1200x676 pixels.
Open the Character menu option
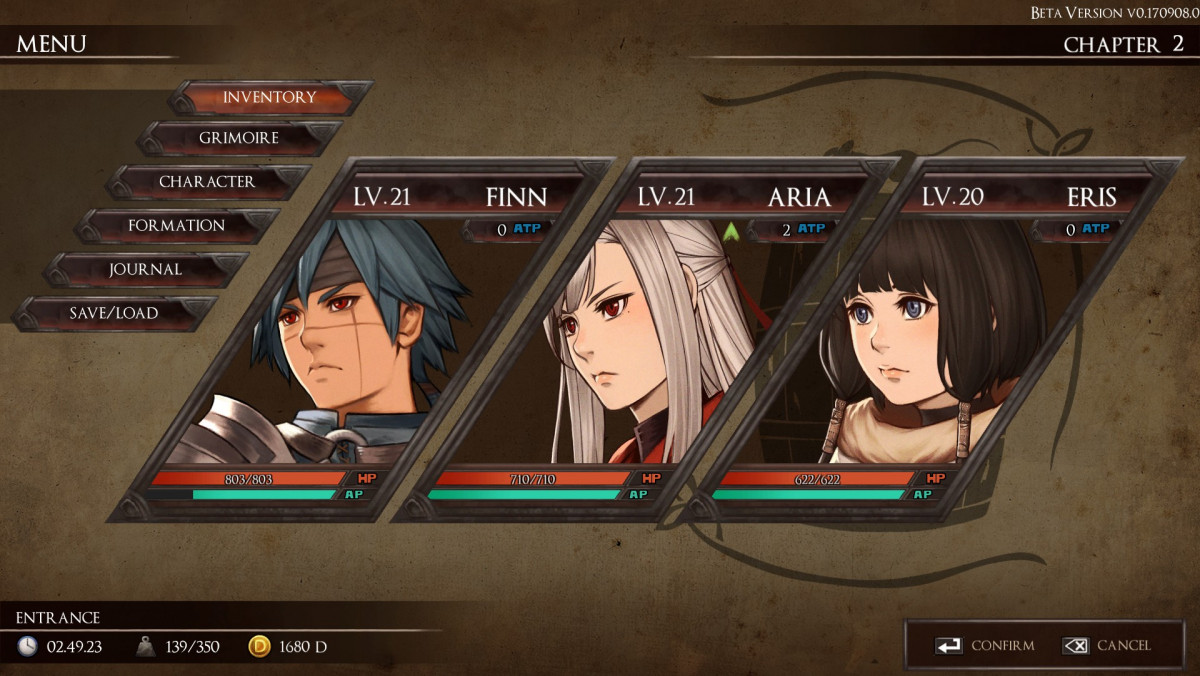coord(207,182)
